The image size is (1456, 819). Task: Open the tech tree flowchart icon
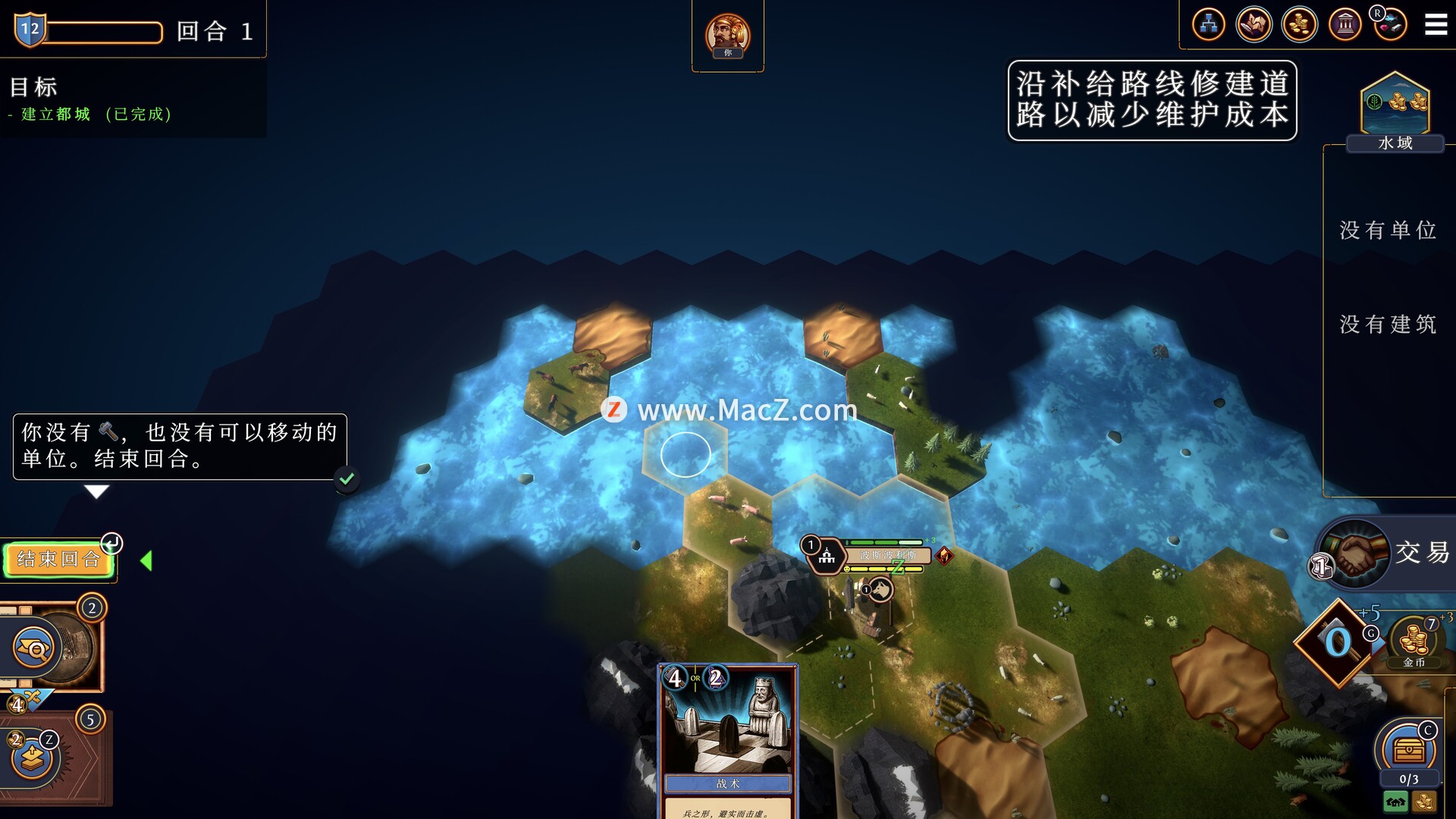[x=1208, y=25]
